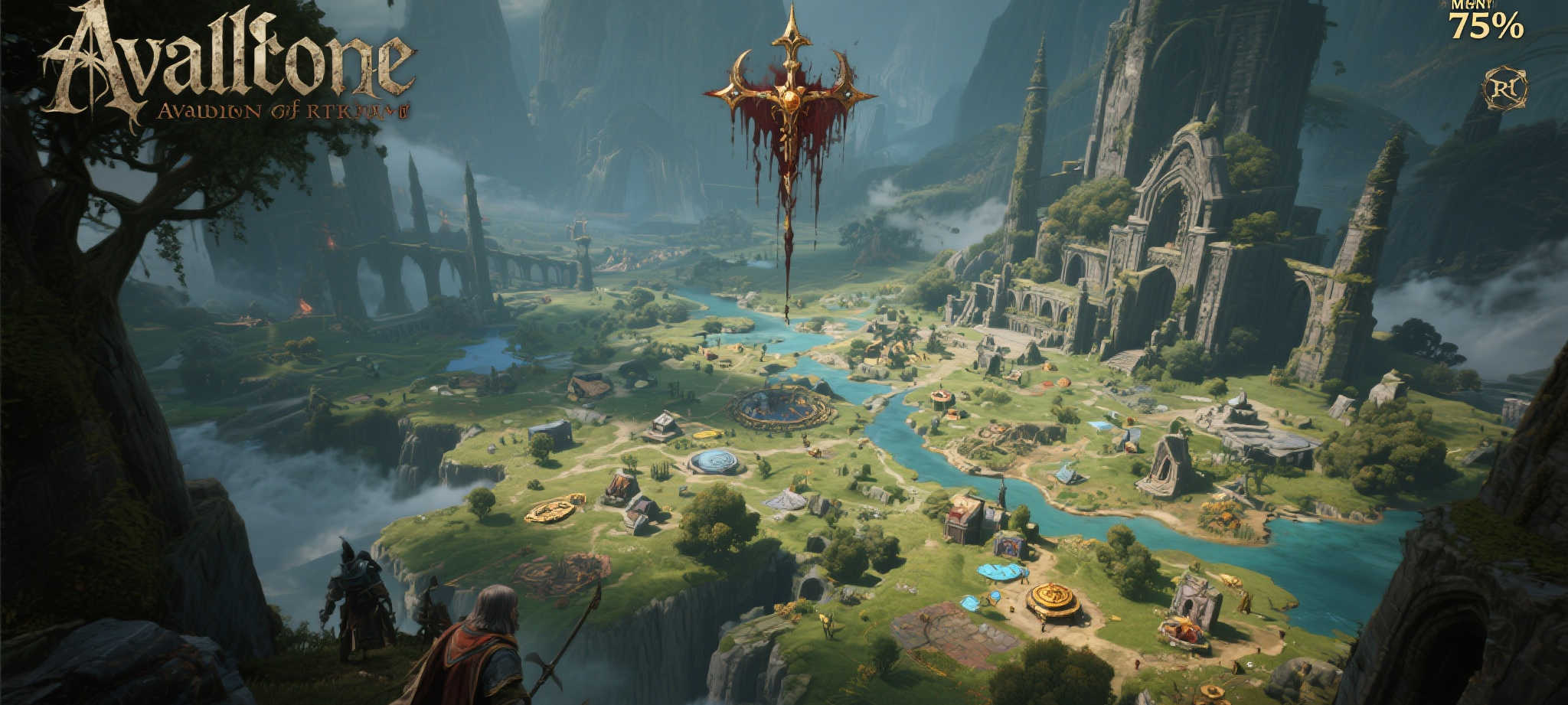This screenshot has width=1568, height=705.
Task: Click the golden circular RI emblem icon
Action: pyautogui.click(x=1504, y=89)
